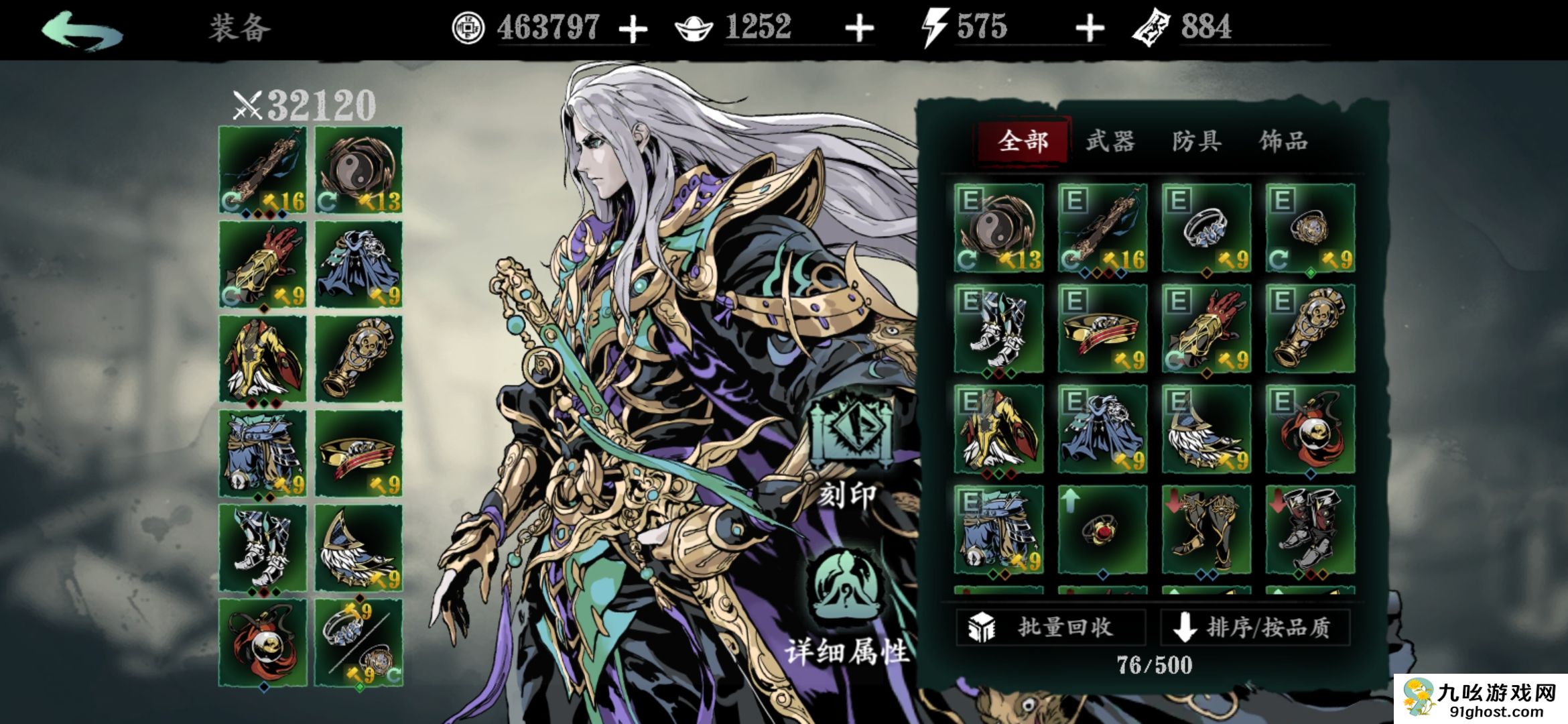
Task: Switch to the 防具 tab
Action: pos(1197,141)
